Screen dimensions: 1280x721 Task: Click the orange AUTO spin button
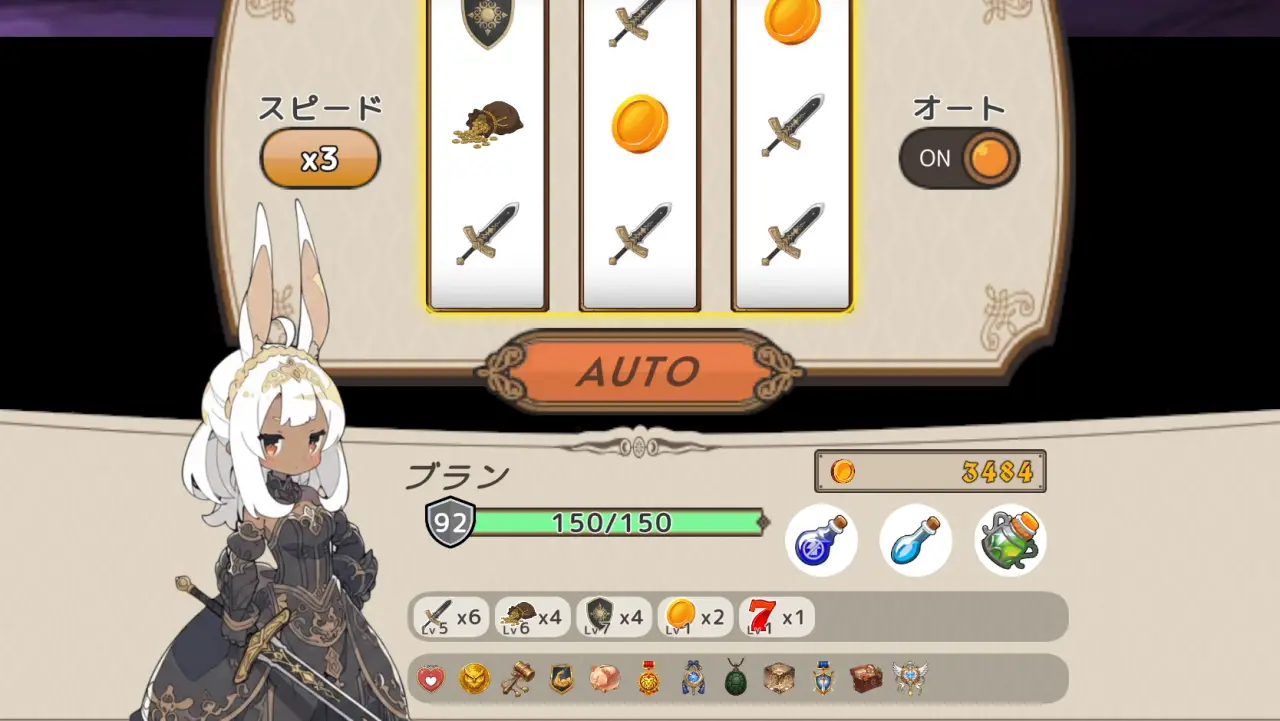(638, 372)
